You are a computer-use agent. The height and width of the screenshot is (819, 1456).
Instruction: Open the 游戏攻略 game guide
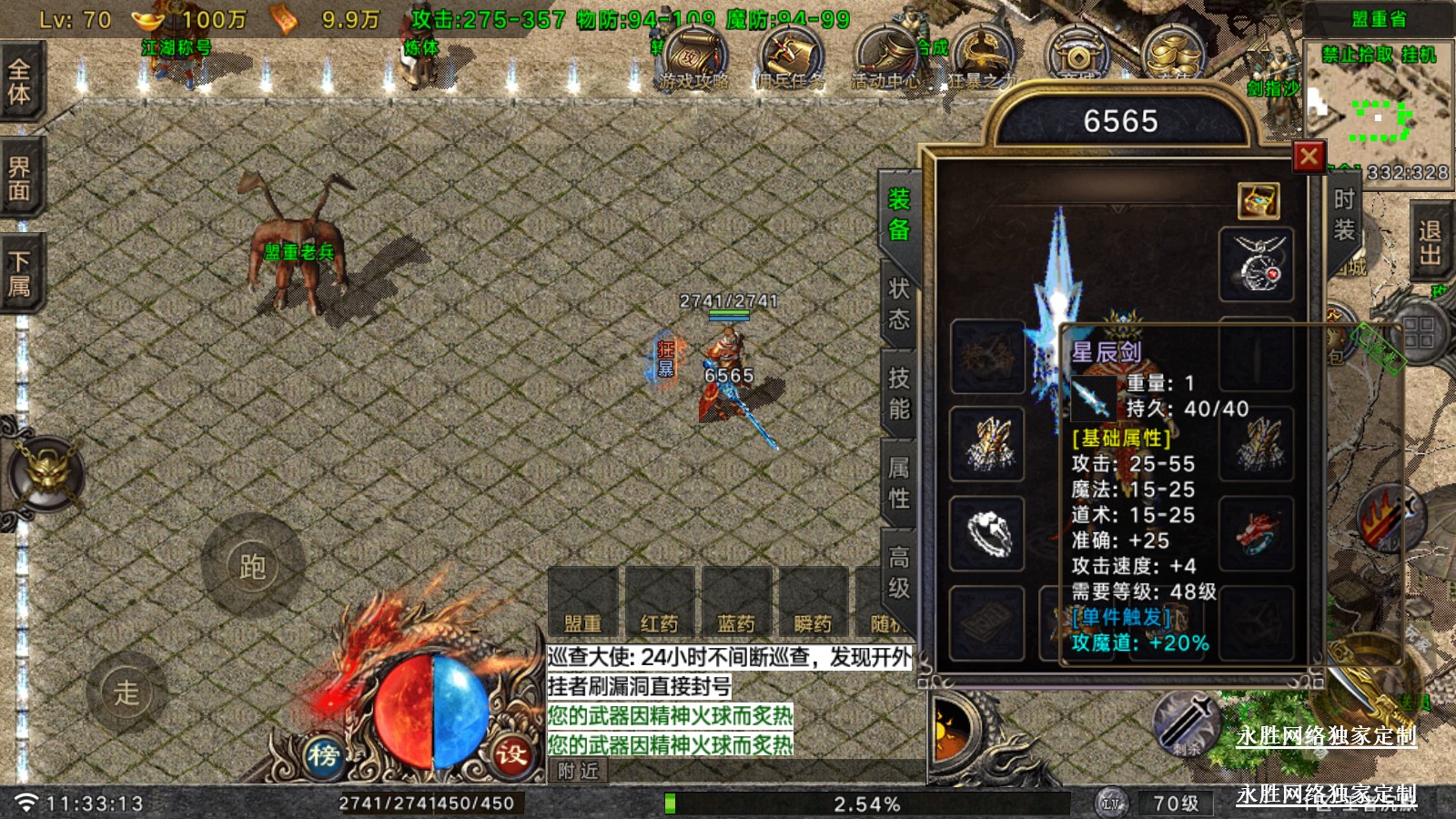pyautogui.click(x=695, y=59)
